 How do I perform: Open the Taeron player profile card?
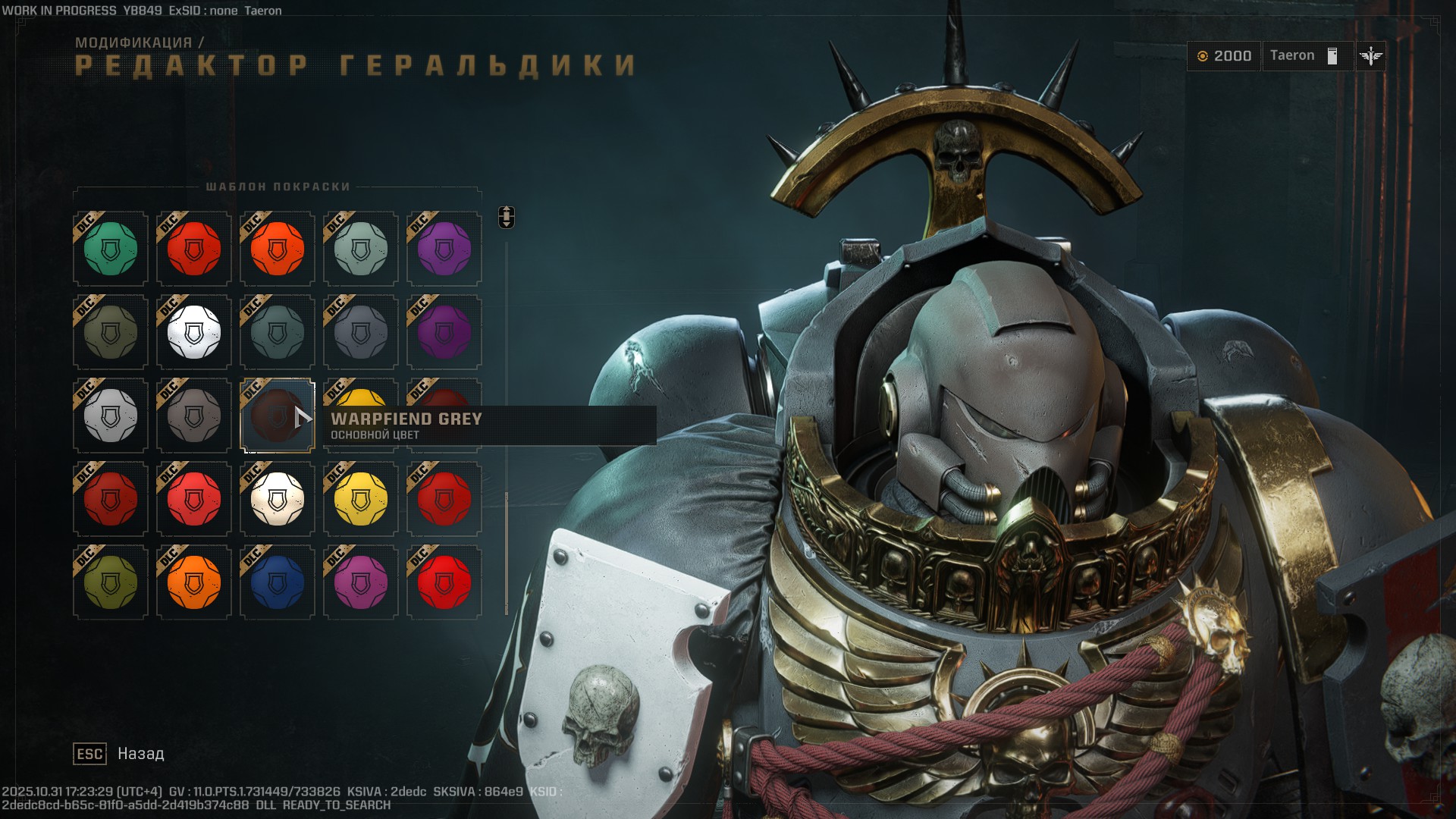1308,55
